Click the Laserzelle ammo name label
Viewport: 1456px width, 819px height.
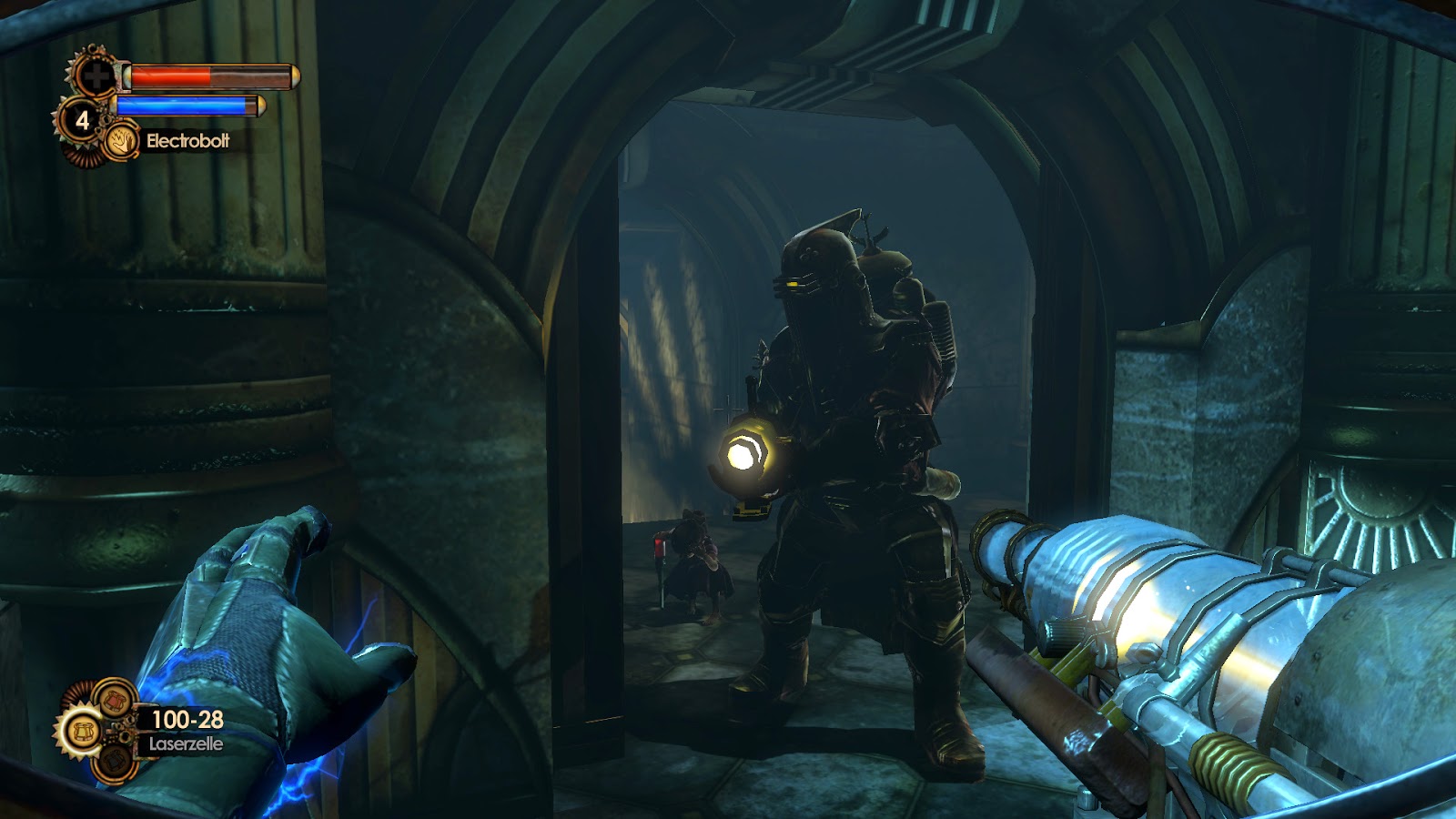pyautogui.click(x=186, y=743)
